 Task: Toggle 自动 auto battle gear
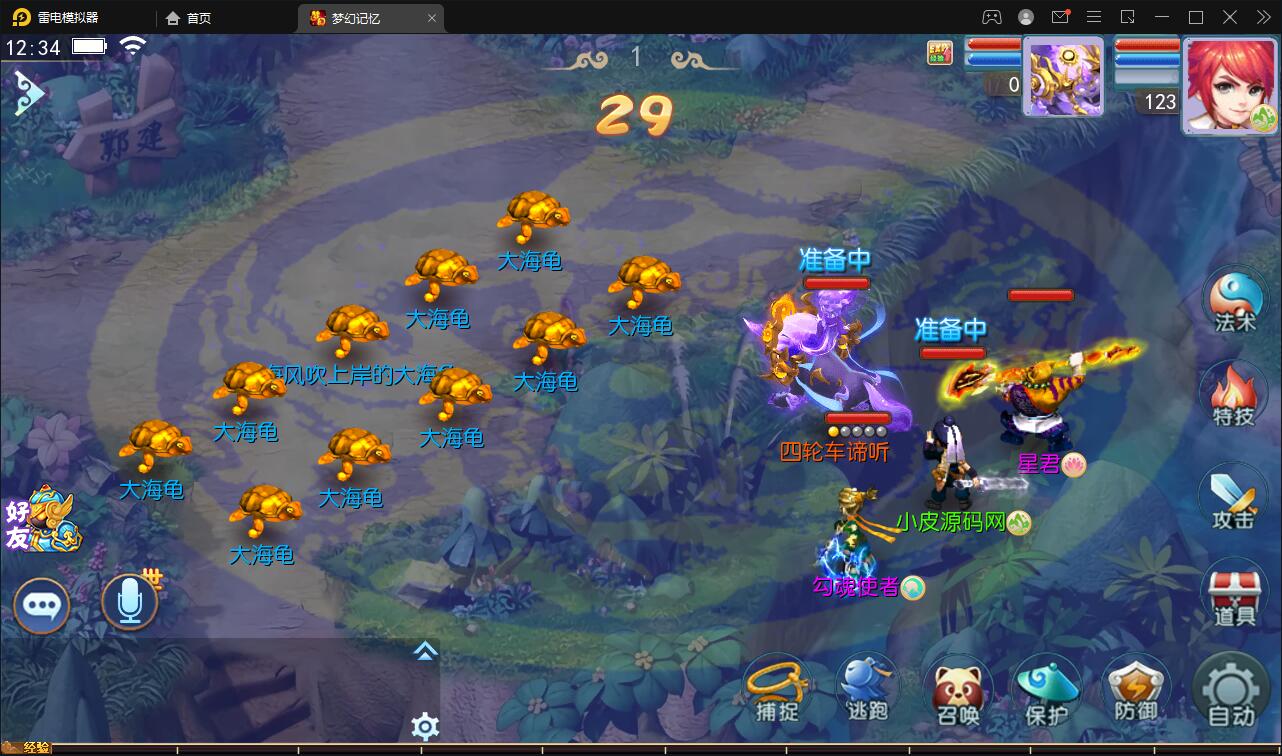tap(1230, 691)
